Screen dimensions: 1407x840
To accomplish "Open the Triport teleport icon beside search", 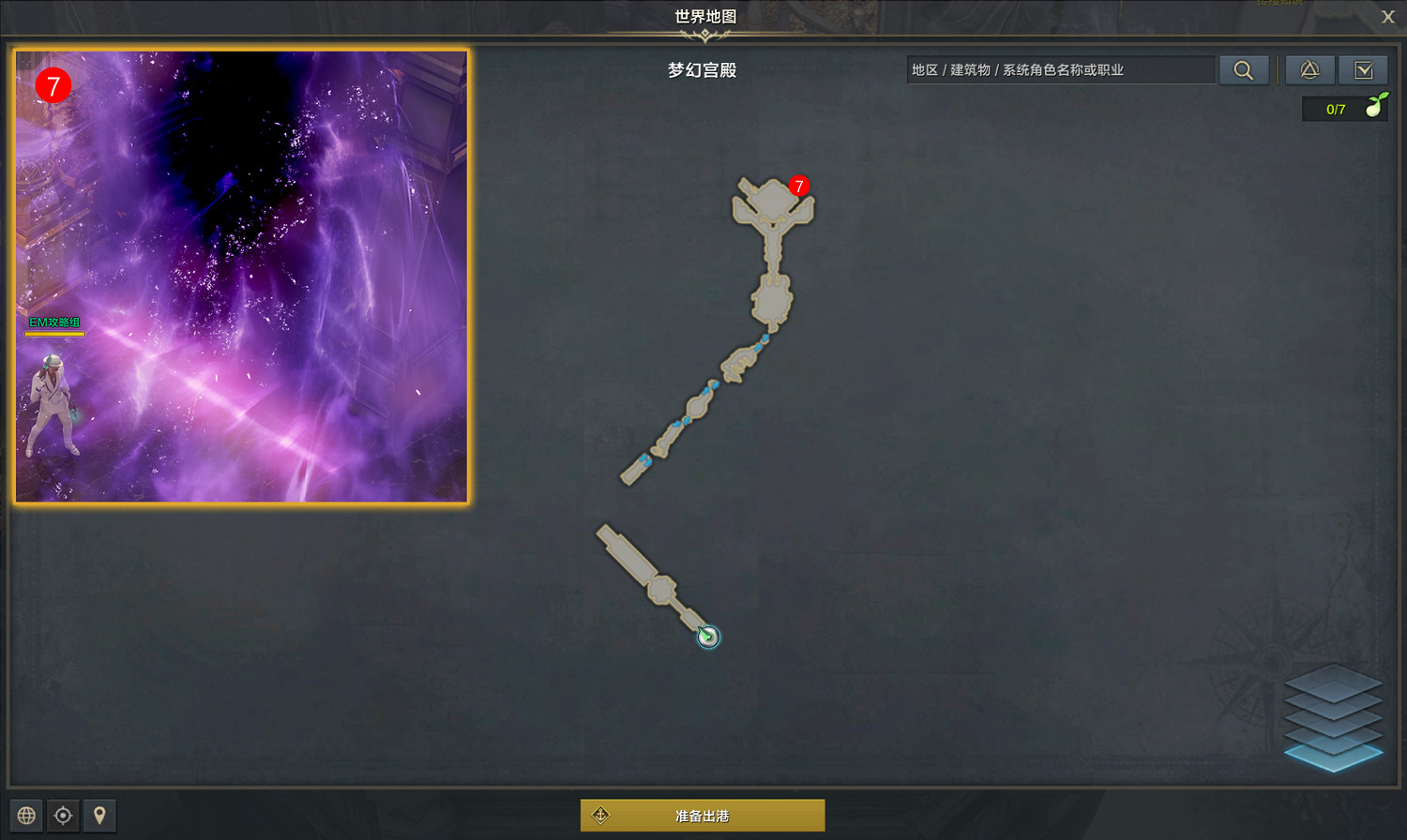I will coord(1309,69).
